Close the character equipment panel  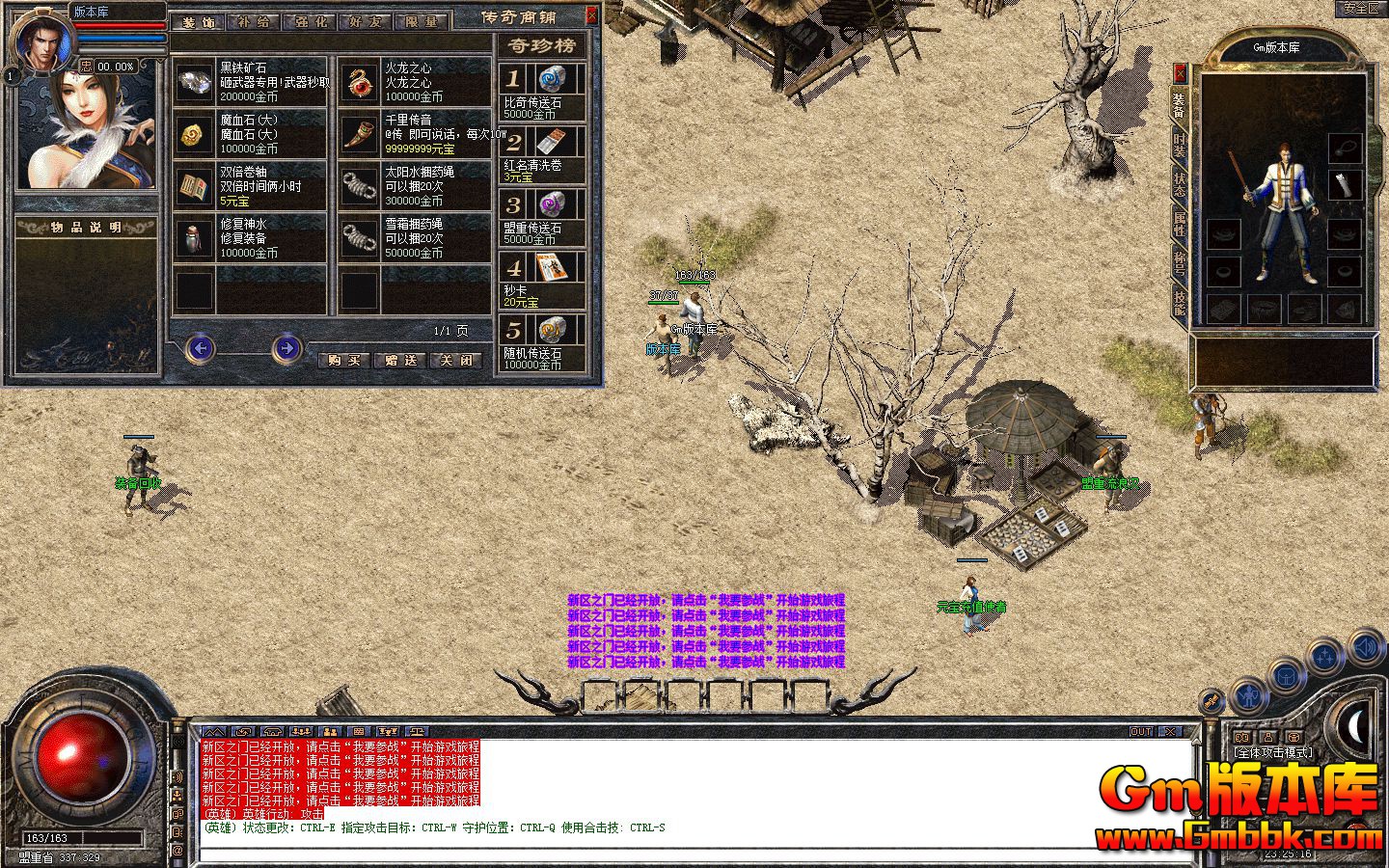pyautogui.click(x=1180, y=73)
